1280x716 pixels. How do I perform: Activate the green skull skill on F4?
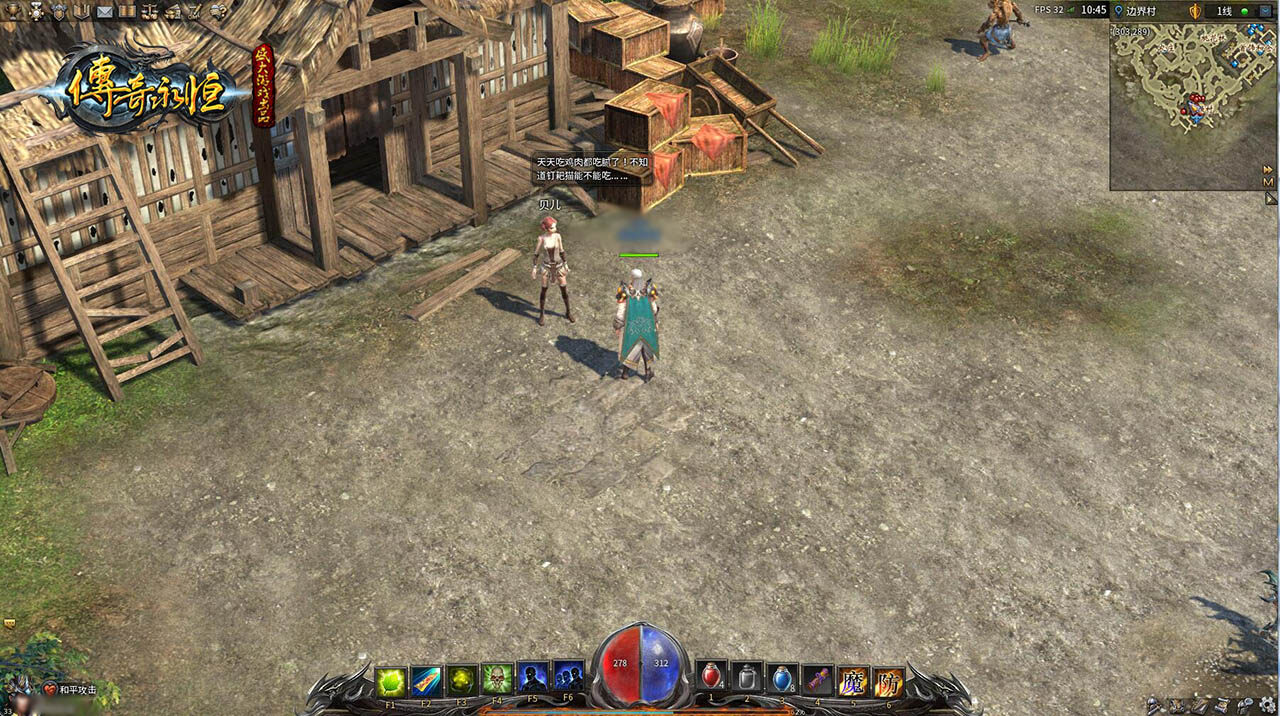(x=497, y=680)
